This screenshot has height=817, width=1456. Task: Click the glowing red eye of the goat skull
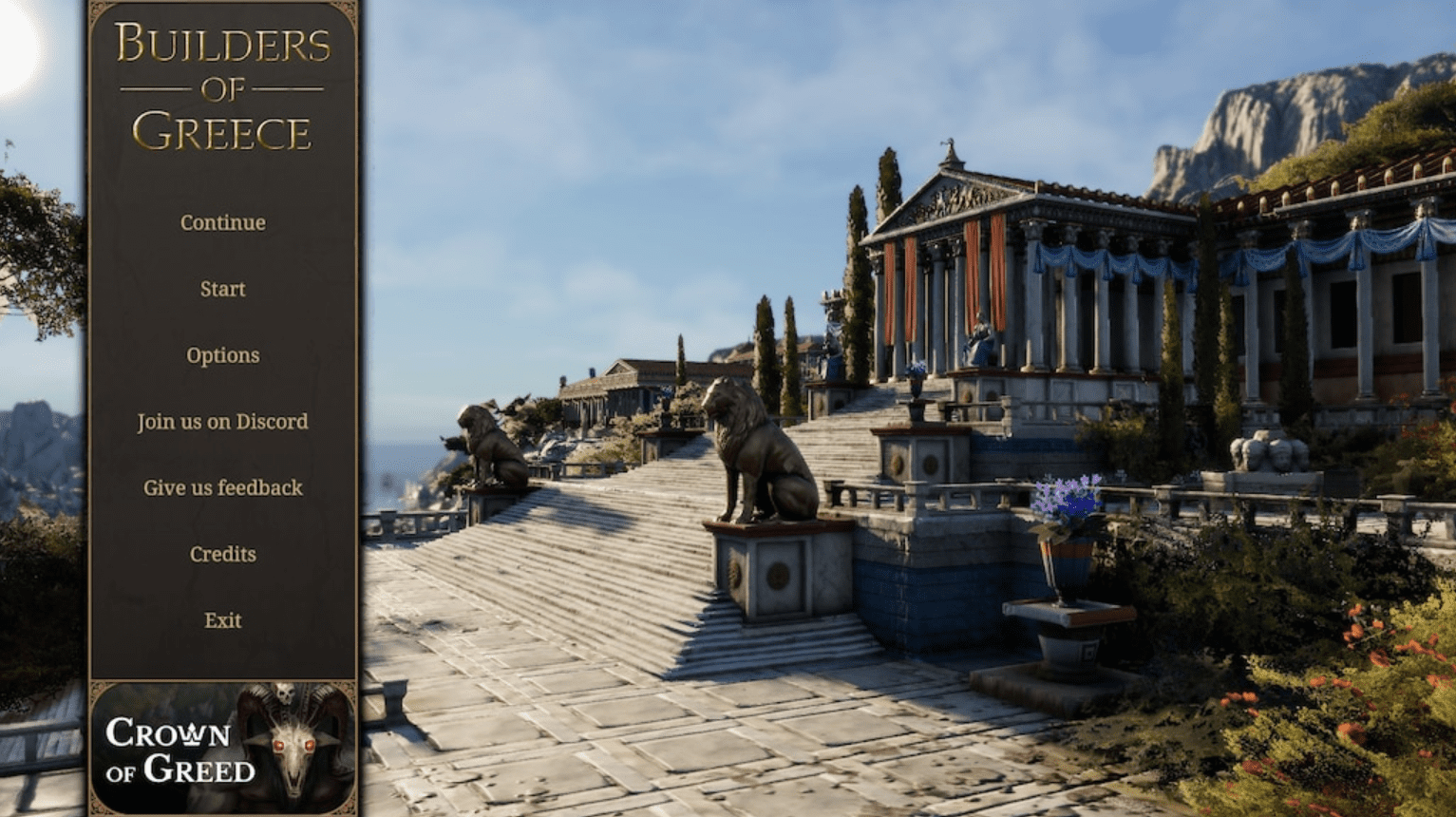(281, 745)
